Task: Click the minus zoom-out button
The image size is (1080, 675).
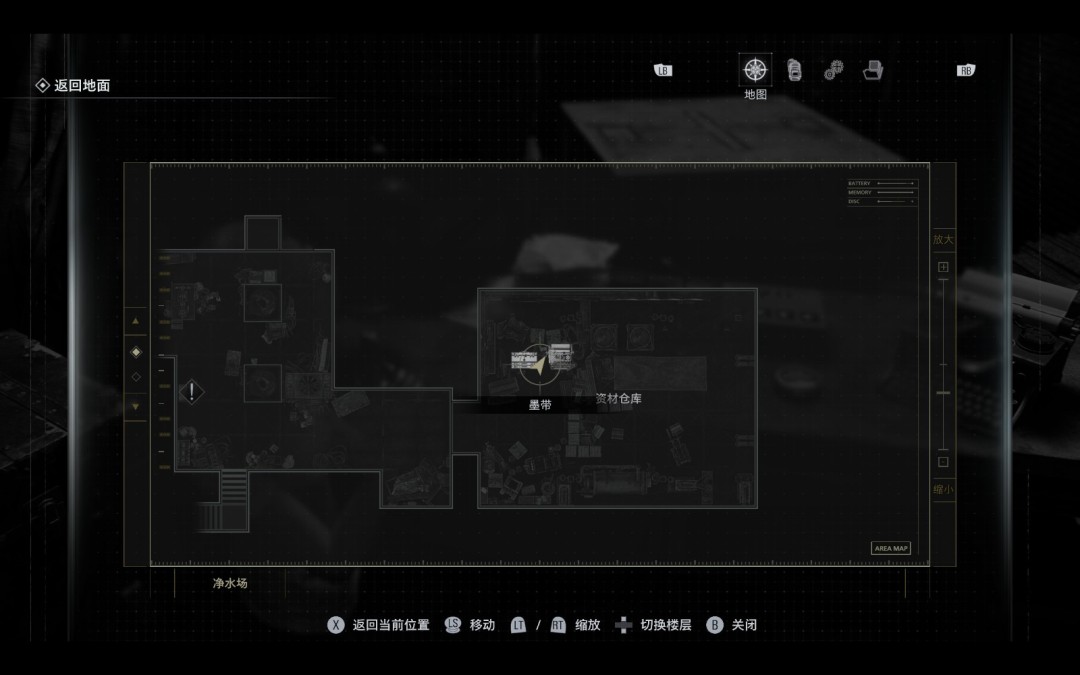Action: [x=943, y=462]
